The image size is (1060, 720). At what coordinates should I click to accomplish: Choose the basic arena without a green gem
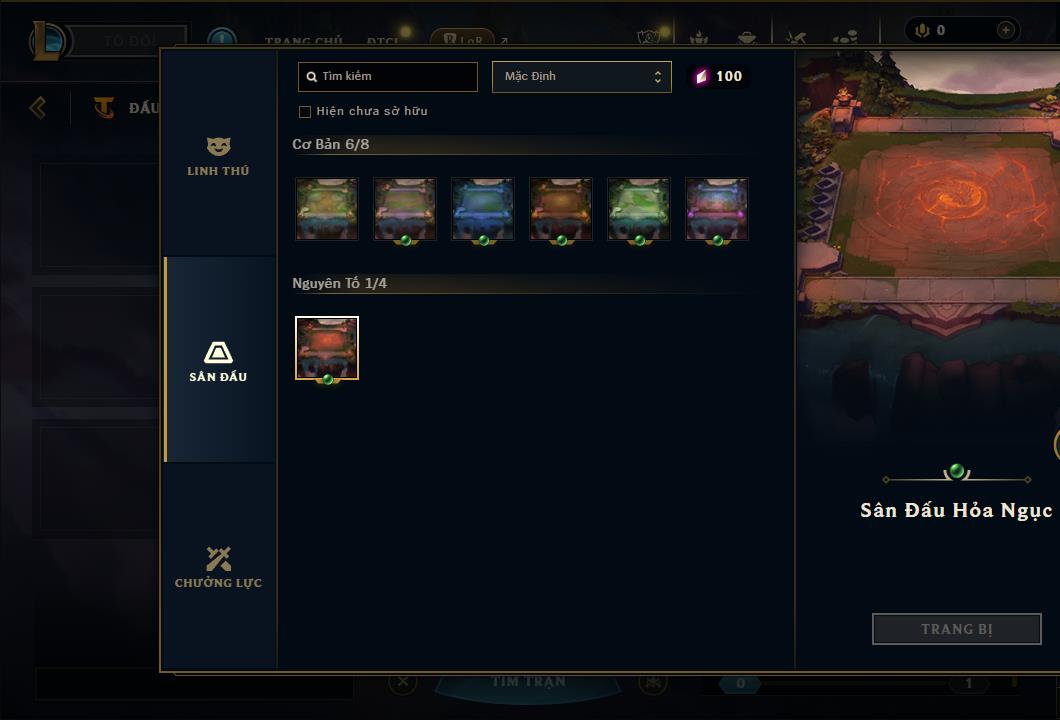[327, 209]
